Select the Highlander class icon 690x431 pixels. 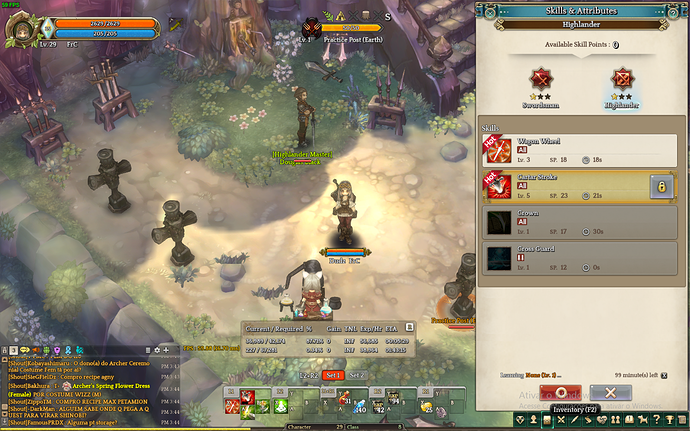[623, 82]
